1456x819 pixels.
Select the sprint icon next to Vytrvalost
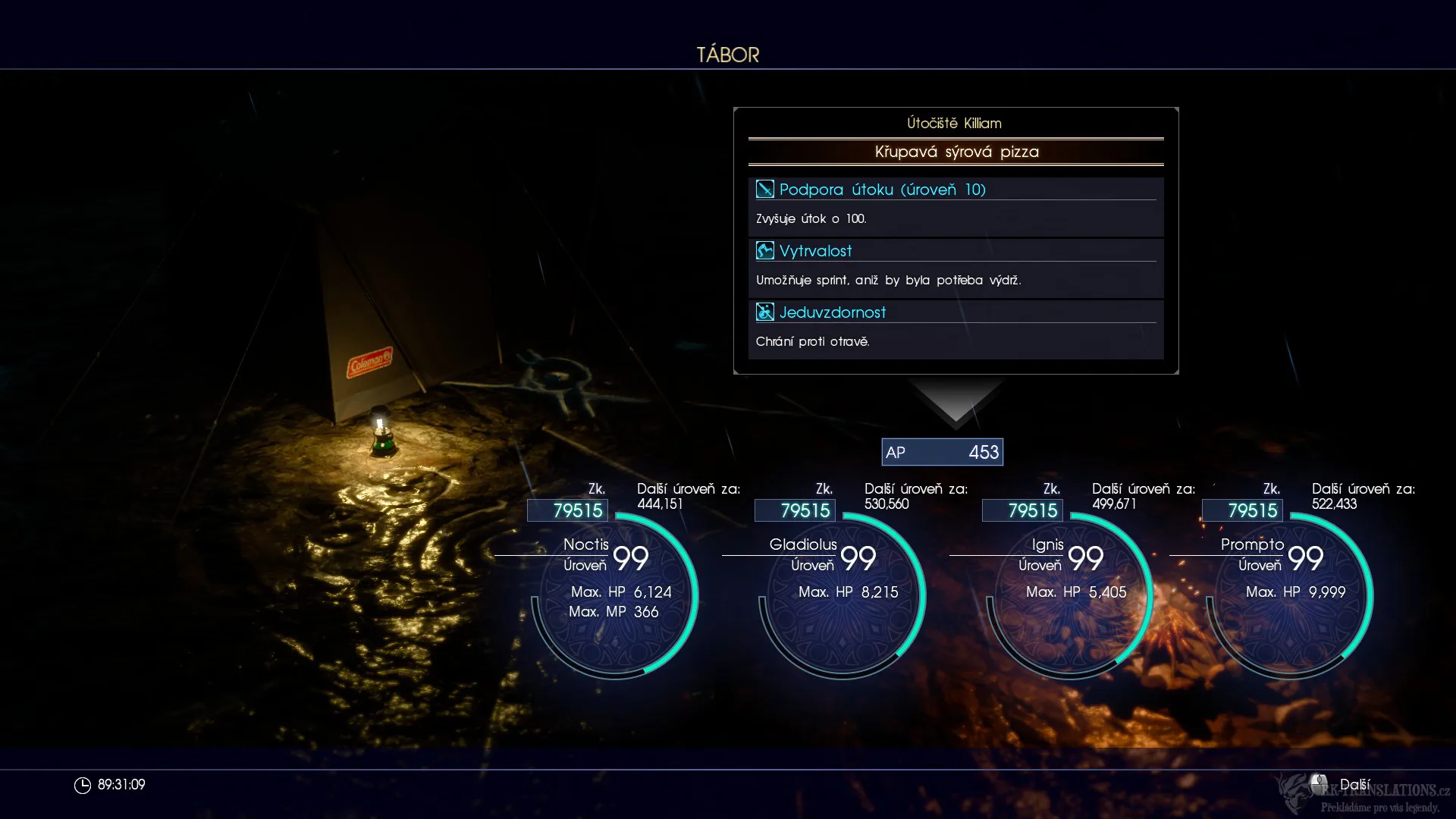pyautogui.click(x=765, y=250)
